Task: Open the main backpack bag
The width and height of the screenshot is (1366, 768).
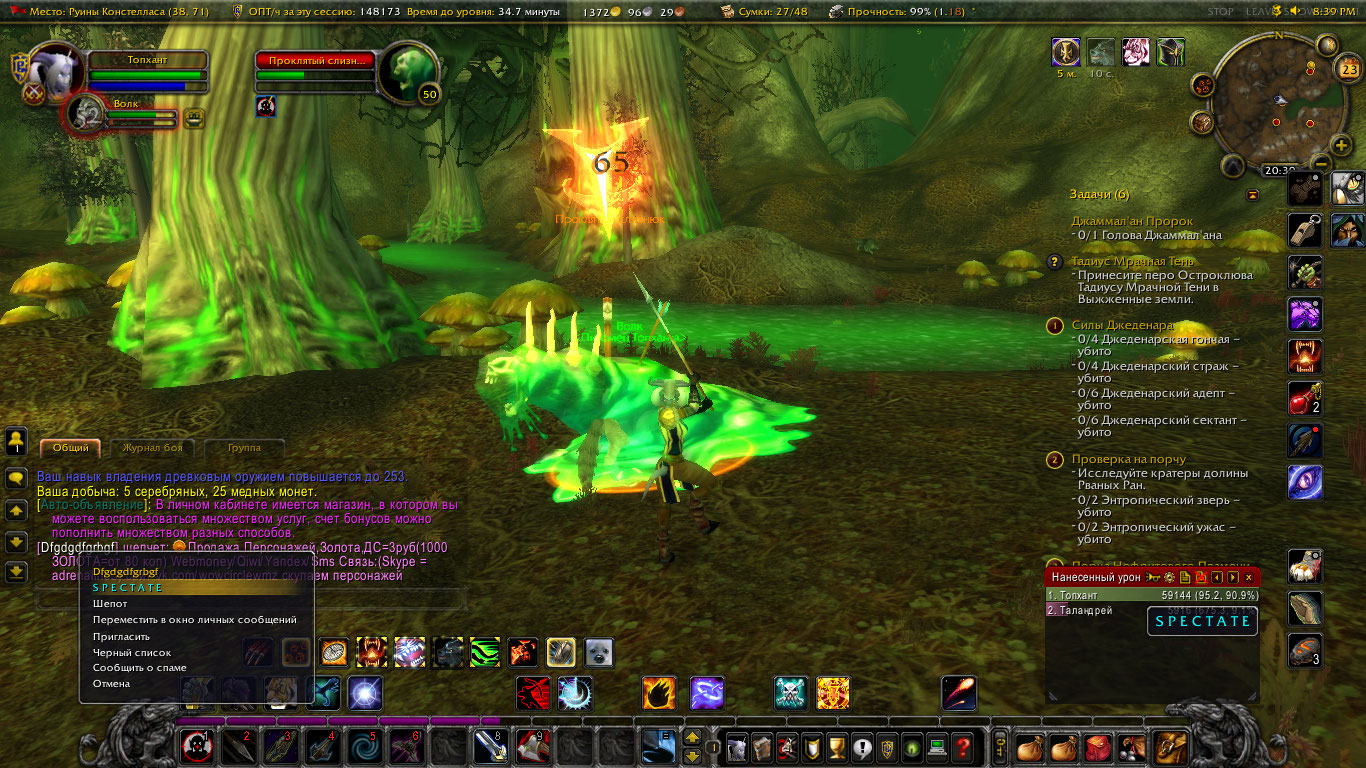Action: click(x=1168, y=747)
